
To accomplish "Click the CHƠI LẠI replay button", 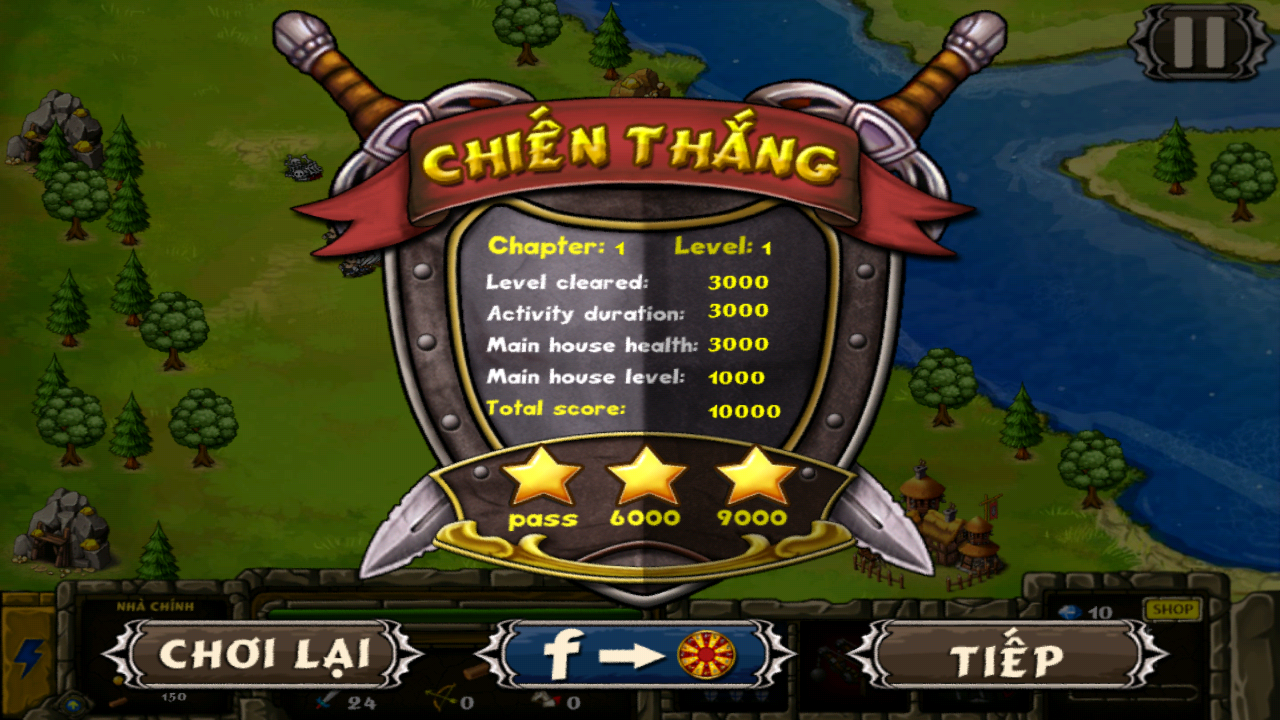I will click(x=263, y=655).
